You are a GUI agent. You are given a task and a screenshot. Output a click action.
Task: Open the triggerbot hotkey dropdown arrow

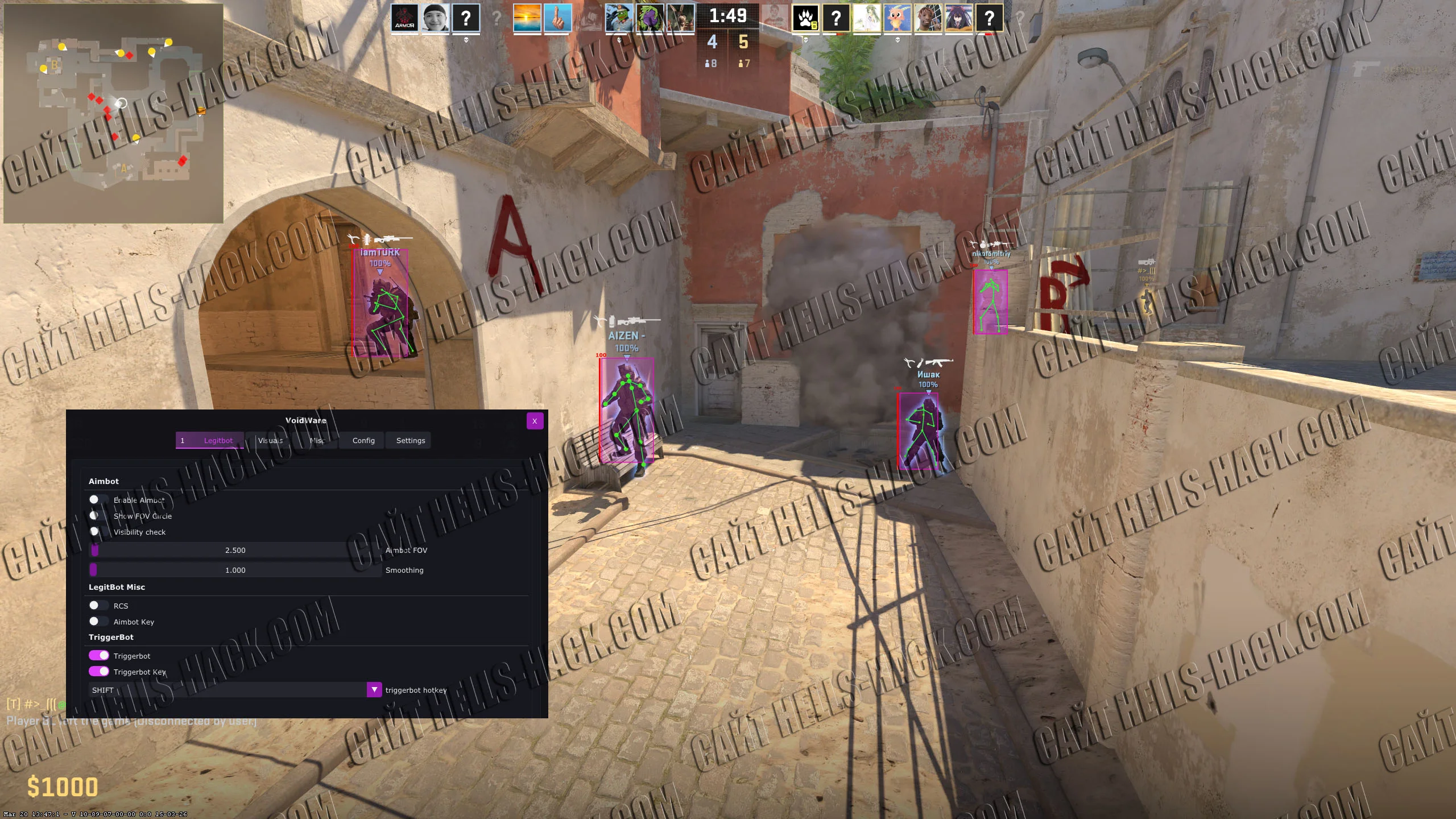[374, 689]
